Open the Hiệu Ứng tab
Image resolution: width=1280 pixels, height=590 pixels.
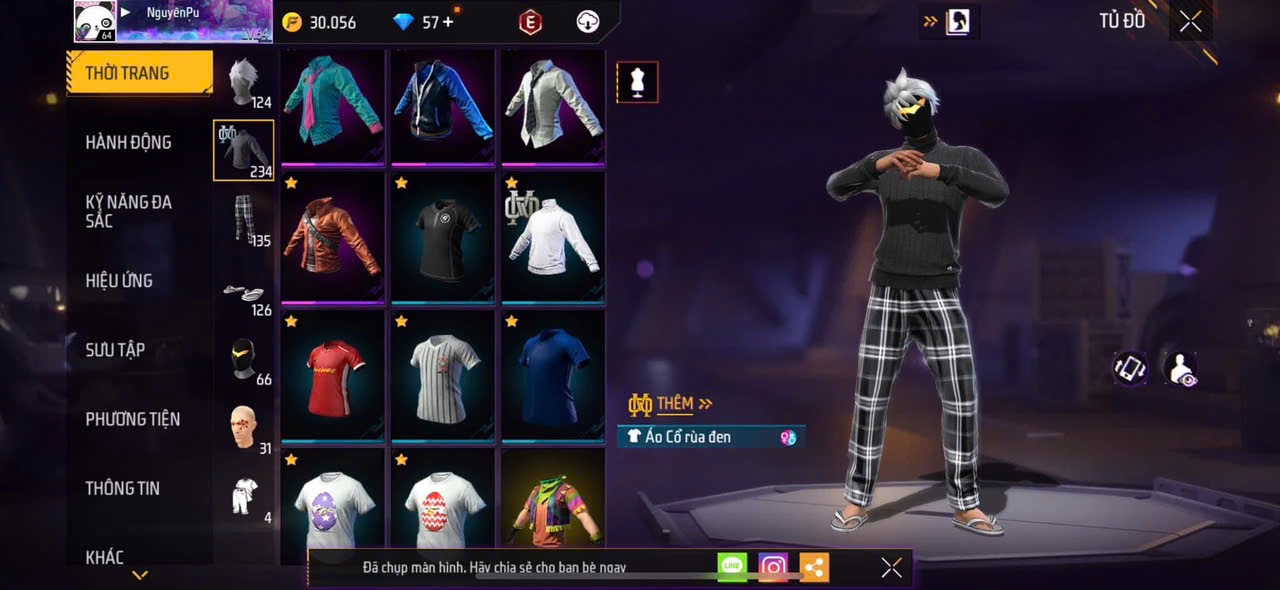pyautogui.click(x=119, y=281)
